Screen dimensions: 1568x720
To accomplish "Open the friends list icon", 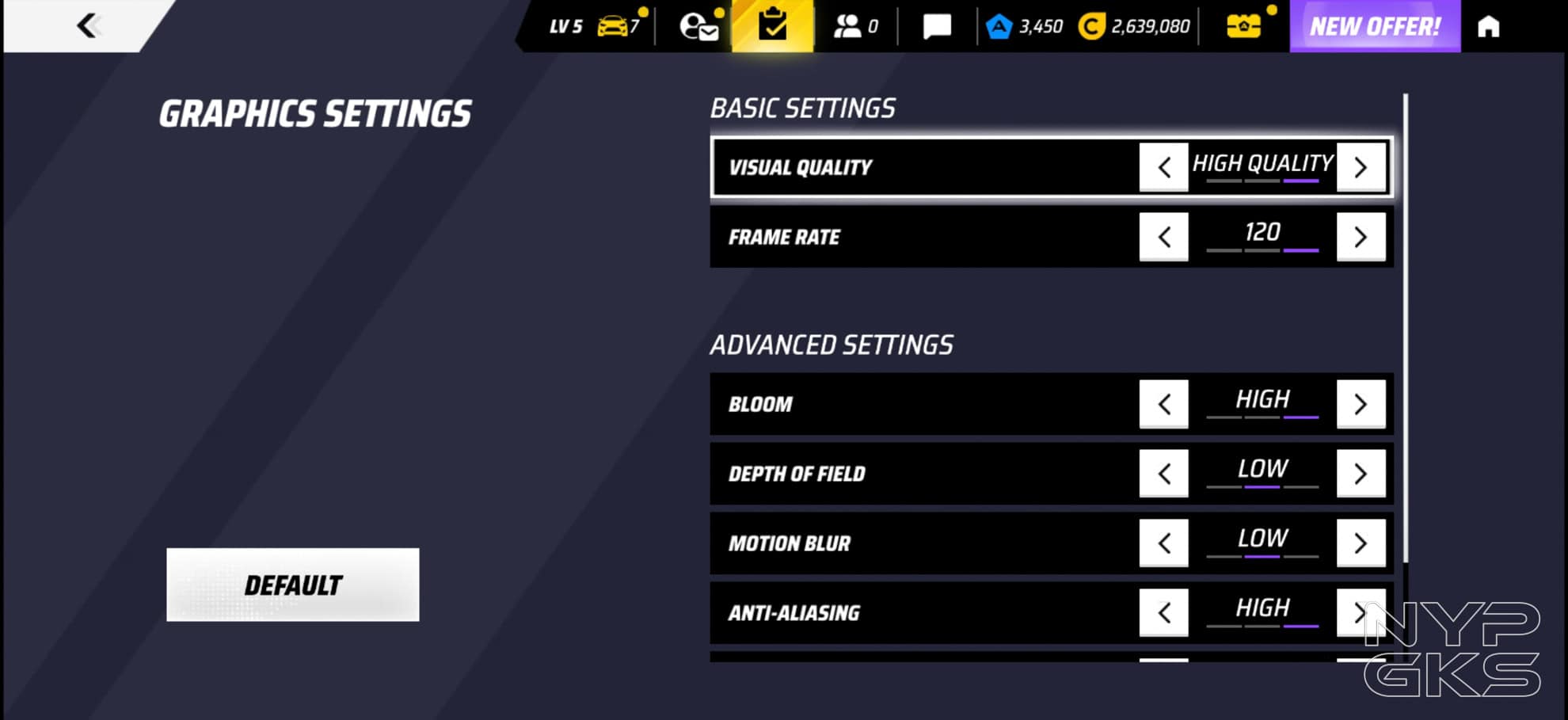I will [851, 25].
